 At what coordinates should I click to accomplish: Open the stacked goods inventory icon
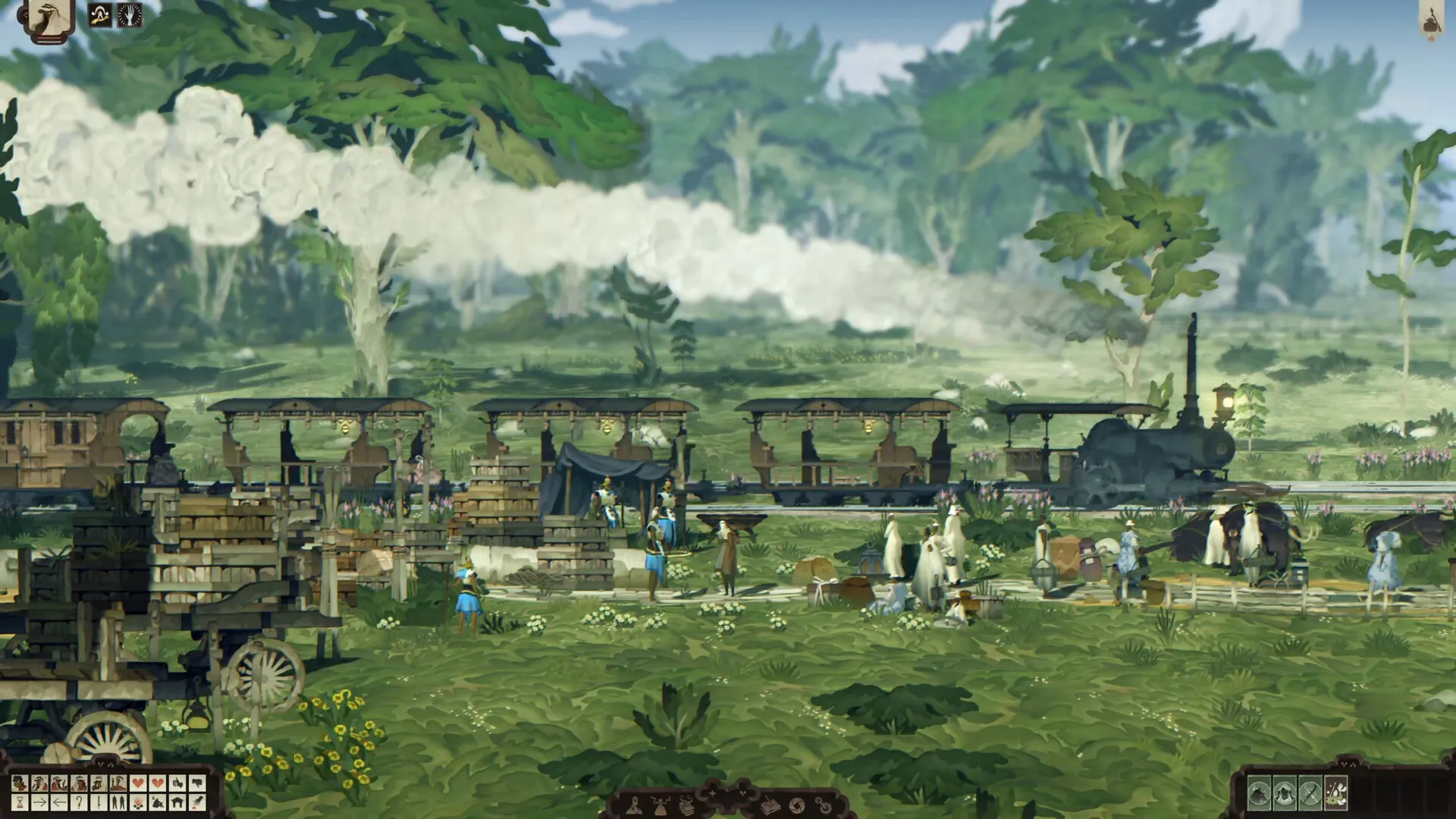tap(686, 805)
